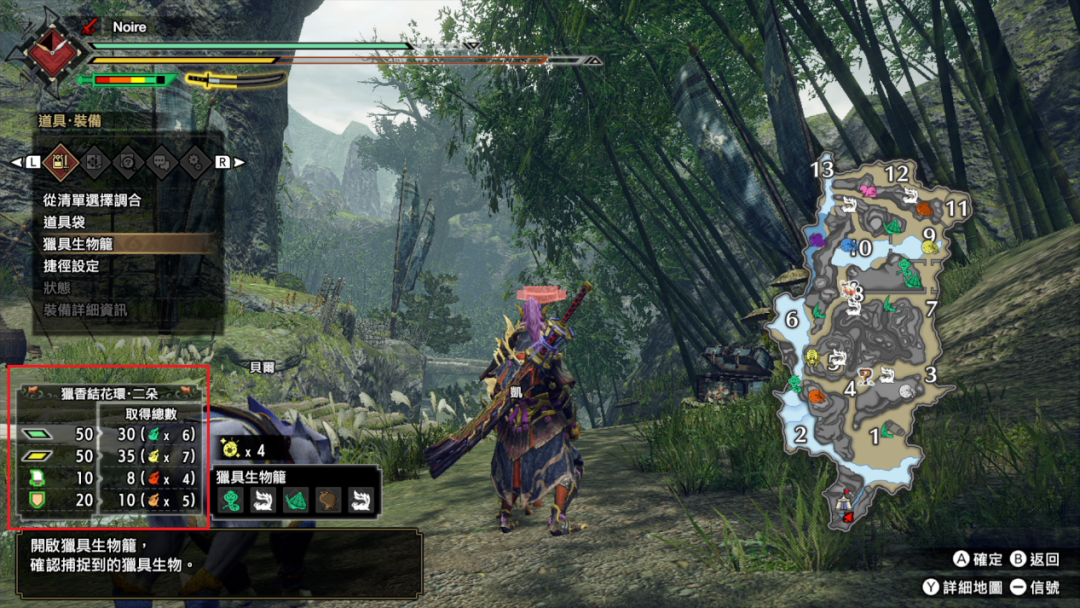
Task: Click the pink creature marker on the map
Action: (868, 190)
